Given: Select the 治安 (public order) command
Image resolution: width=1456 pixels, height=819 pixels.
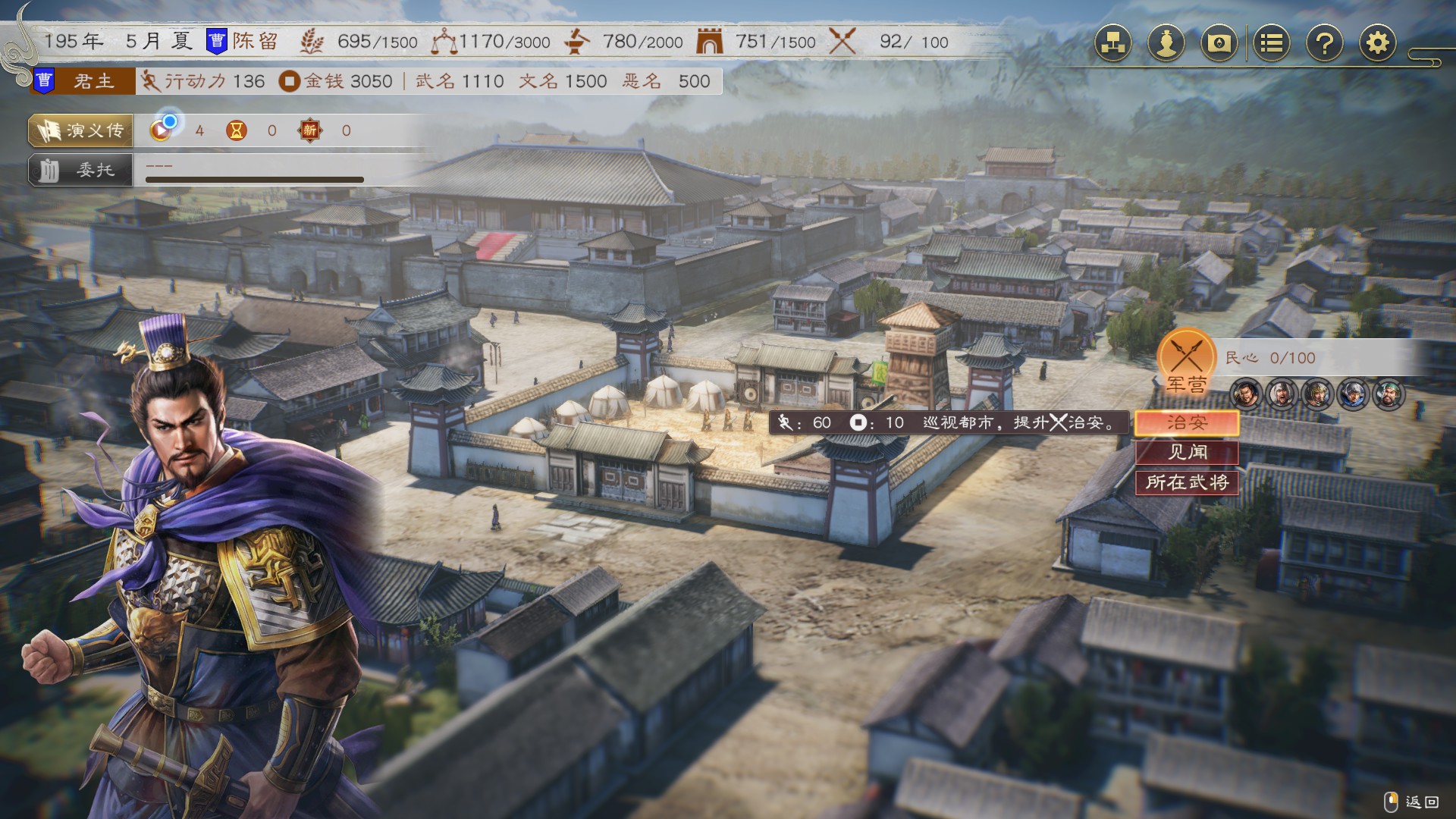Looking at the screenshot, I should pyautogui.click(x=1187, y=422).
